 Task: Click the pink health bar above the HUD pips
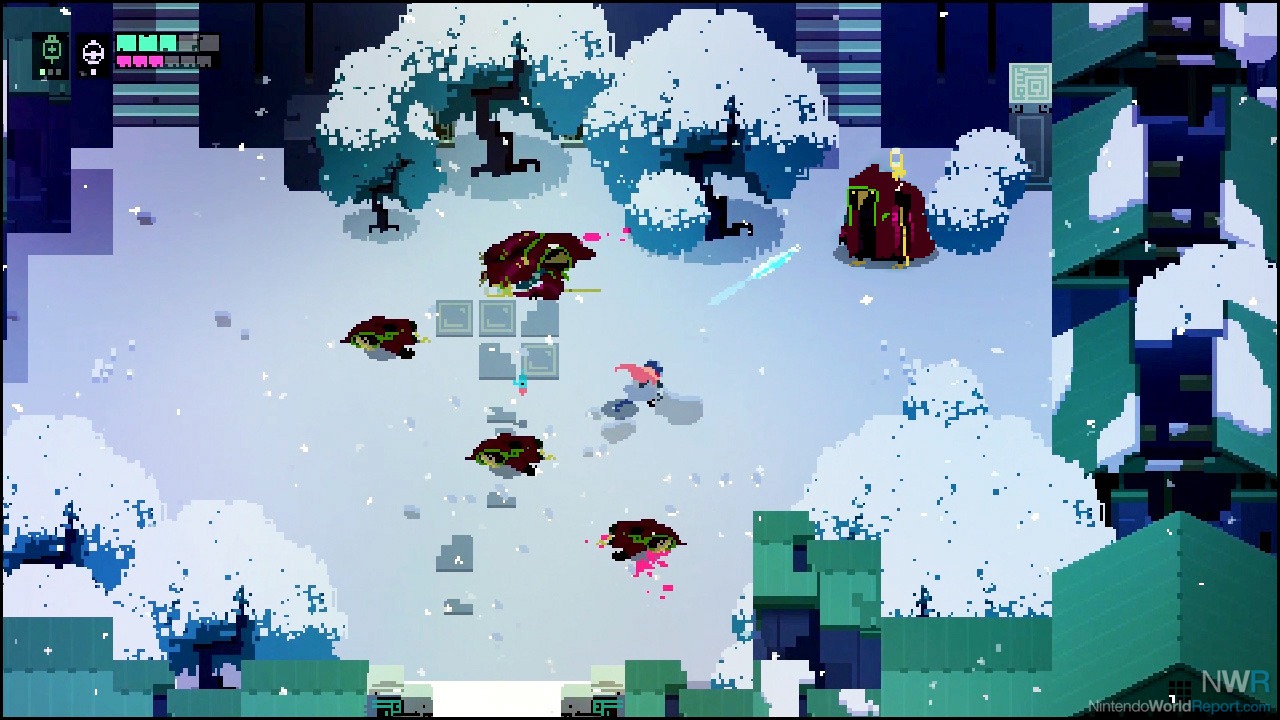[139, 61]
